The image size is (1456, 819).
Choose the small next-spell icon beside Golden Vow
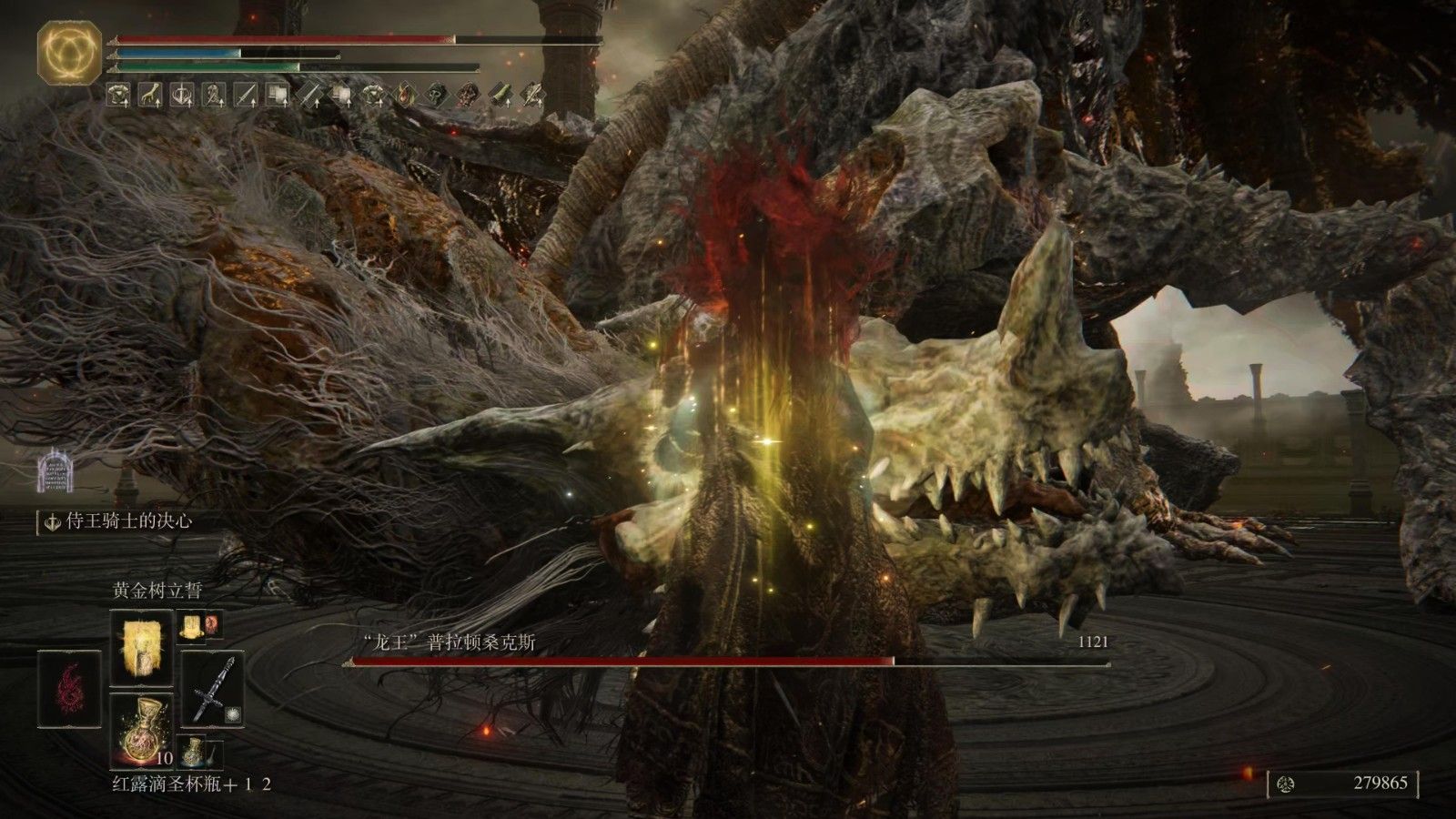click(192, 624)
